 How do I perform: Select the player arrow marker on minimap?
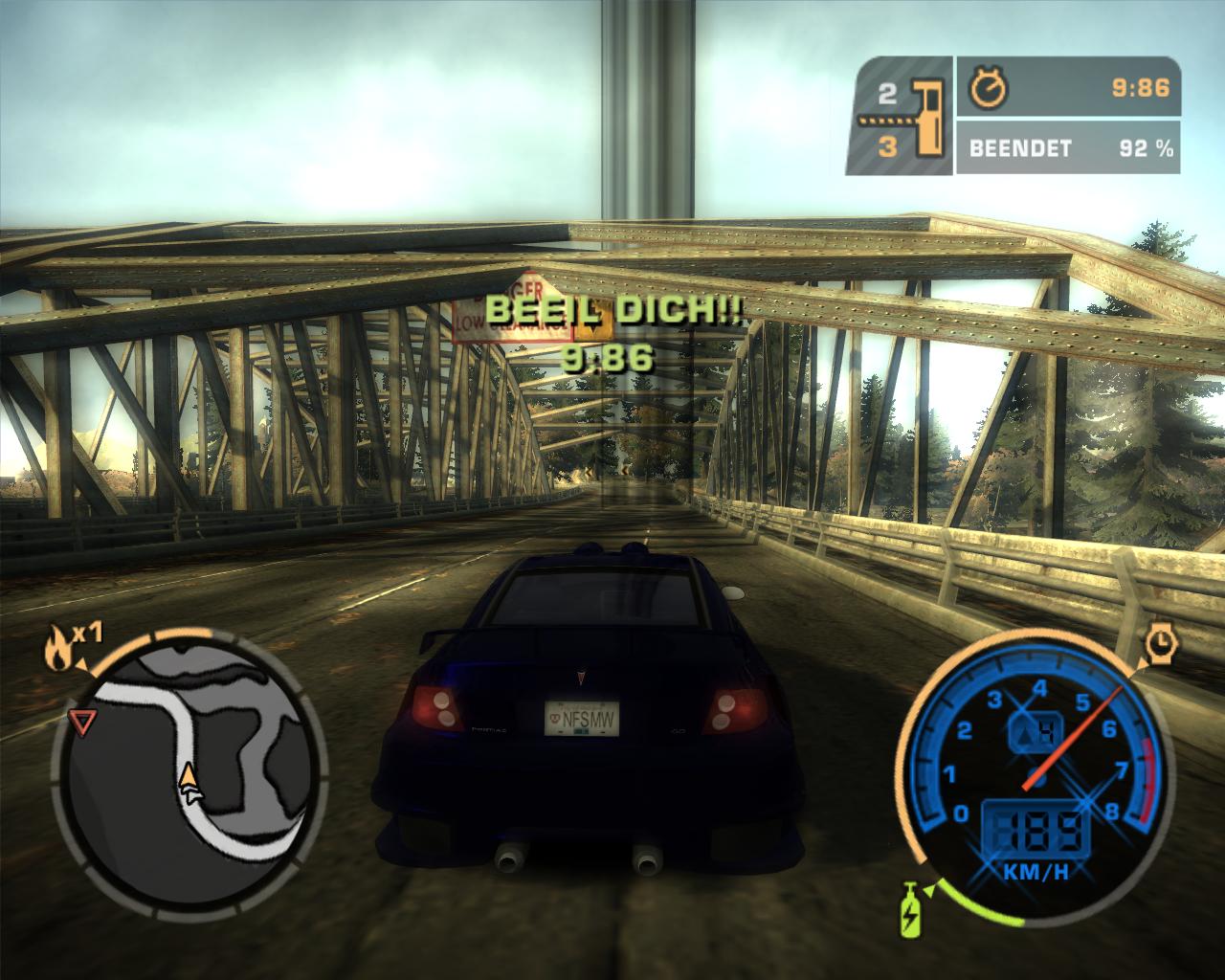pos(190,781)
